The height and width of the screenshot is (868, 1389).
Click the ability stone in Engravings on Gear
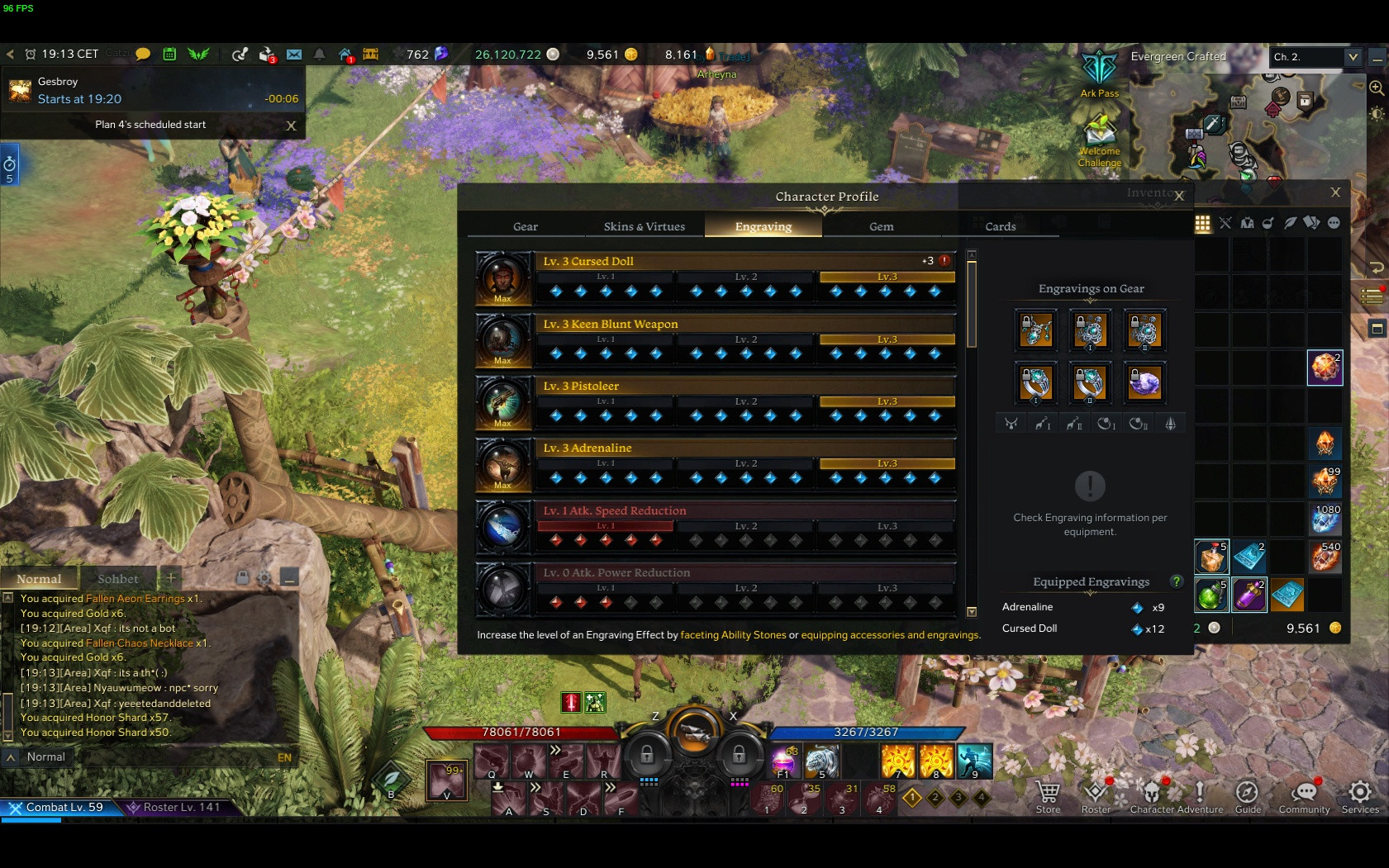pos(1144,382)
